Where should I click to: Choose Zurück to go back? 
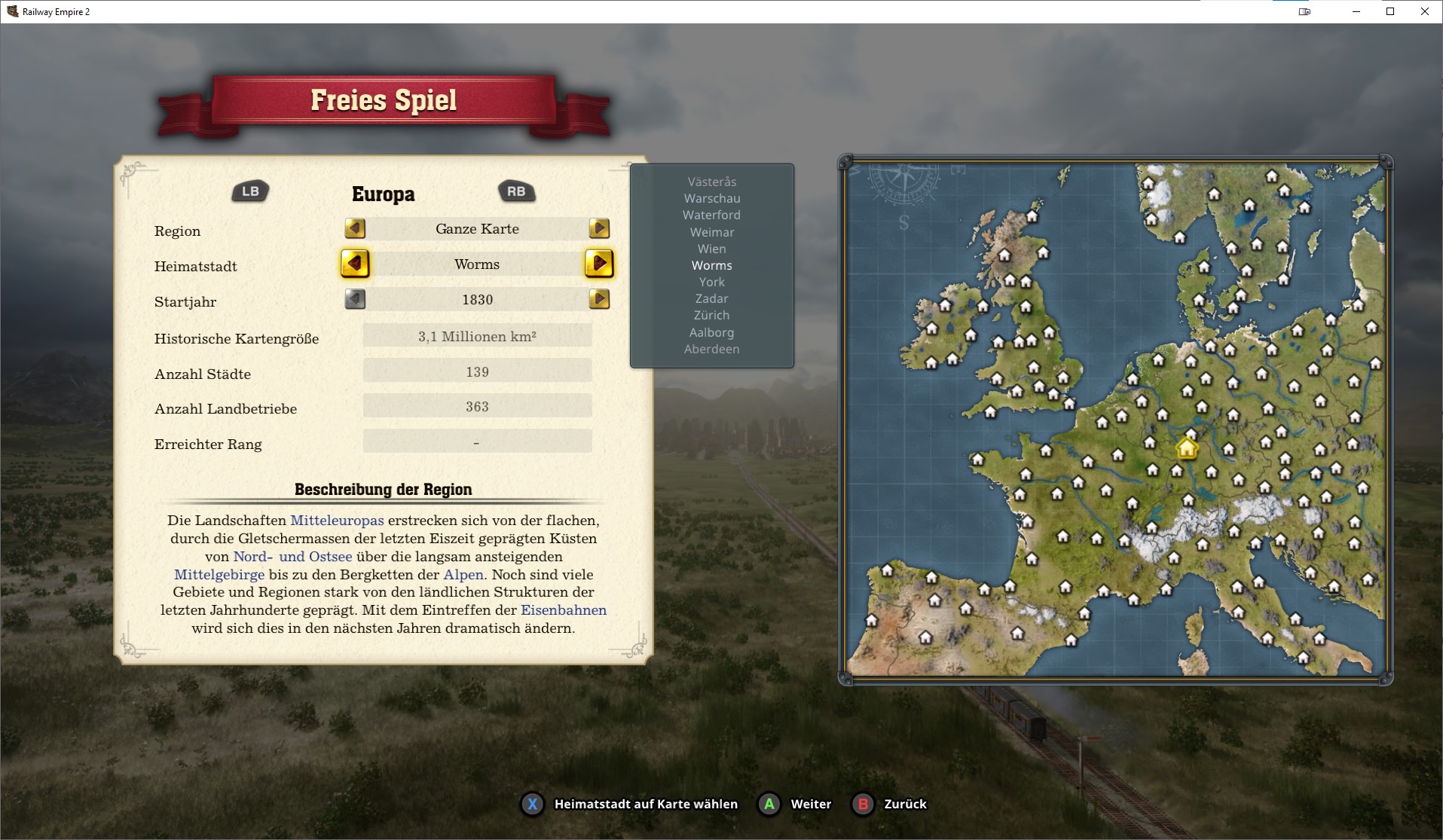tap(890, 804)
